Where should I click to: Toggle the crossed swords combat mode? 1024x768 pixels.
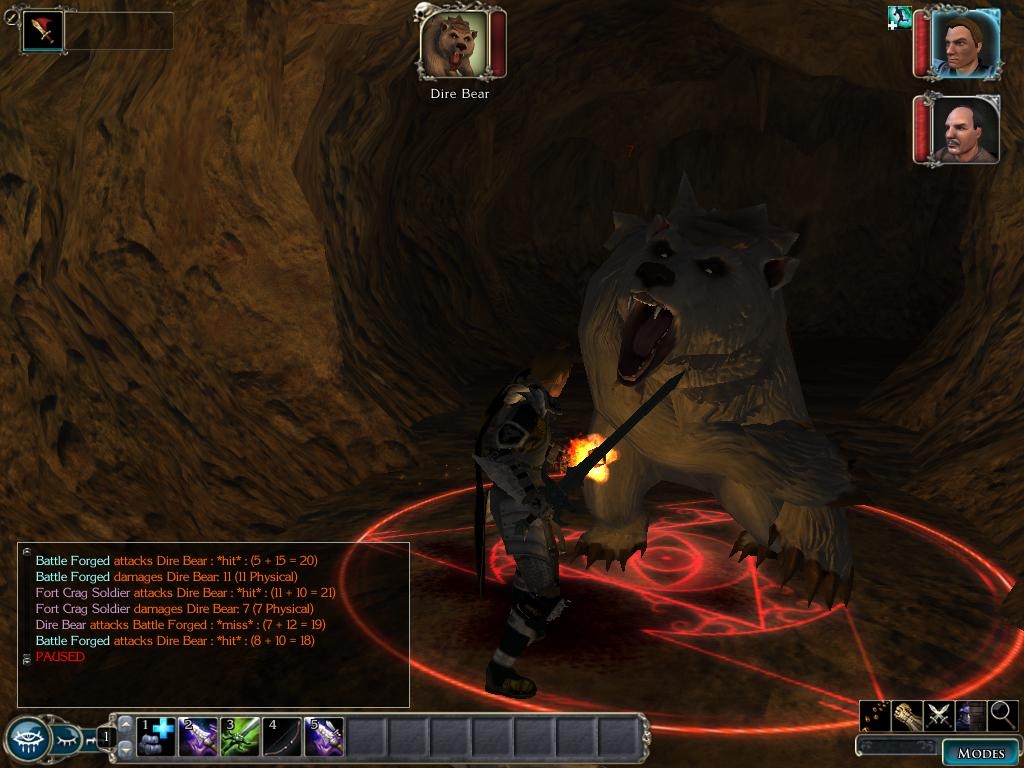pyautogui.click(x=939, y=715)
